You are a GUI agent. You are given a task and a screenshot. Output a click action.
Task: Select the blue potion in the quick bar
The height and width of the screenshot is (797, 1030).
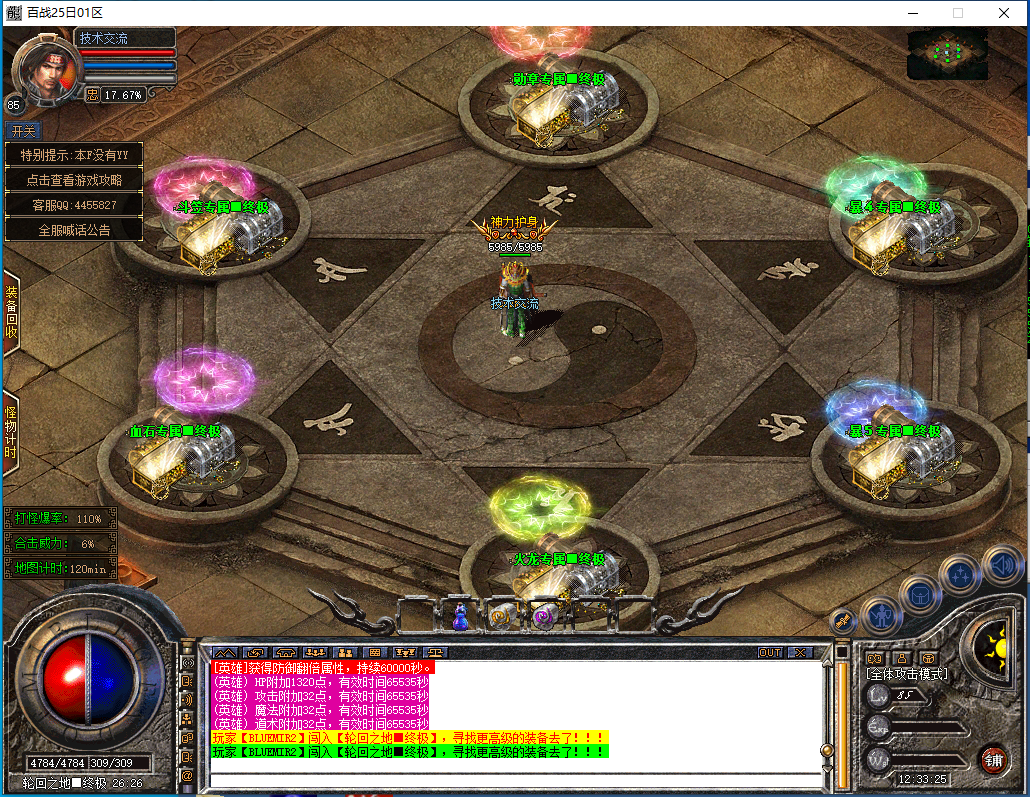[x=461, y=618]
